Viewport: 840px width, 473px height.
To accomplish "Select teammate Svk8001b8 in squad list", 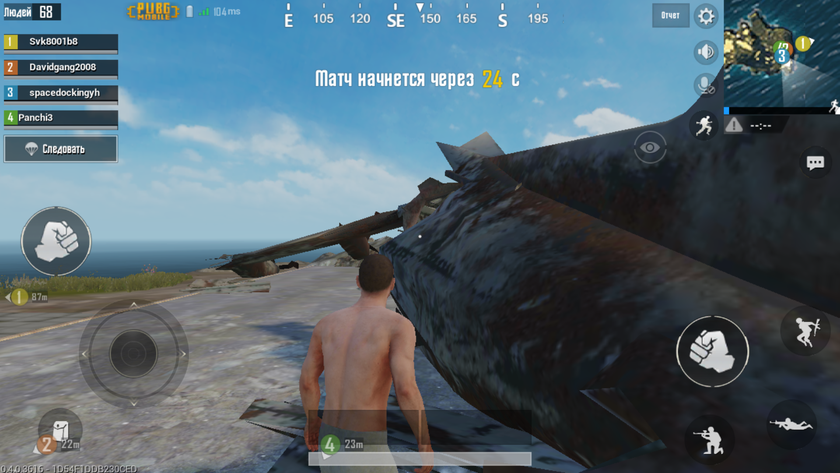I will coord(60,42).
